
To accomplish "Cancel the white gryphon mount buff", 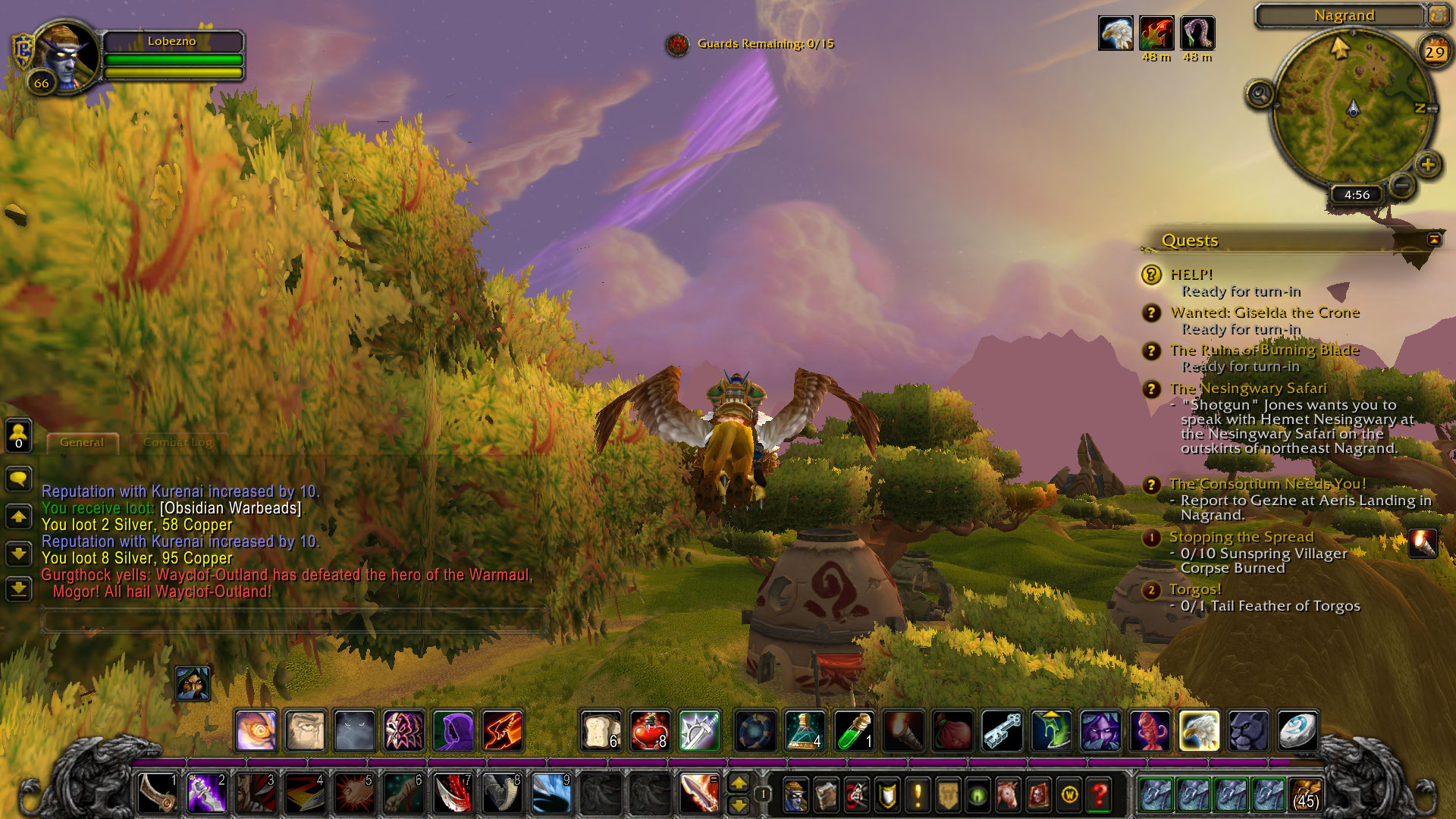I will click(1116, 33).
